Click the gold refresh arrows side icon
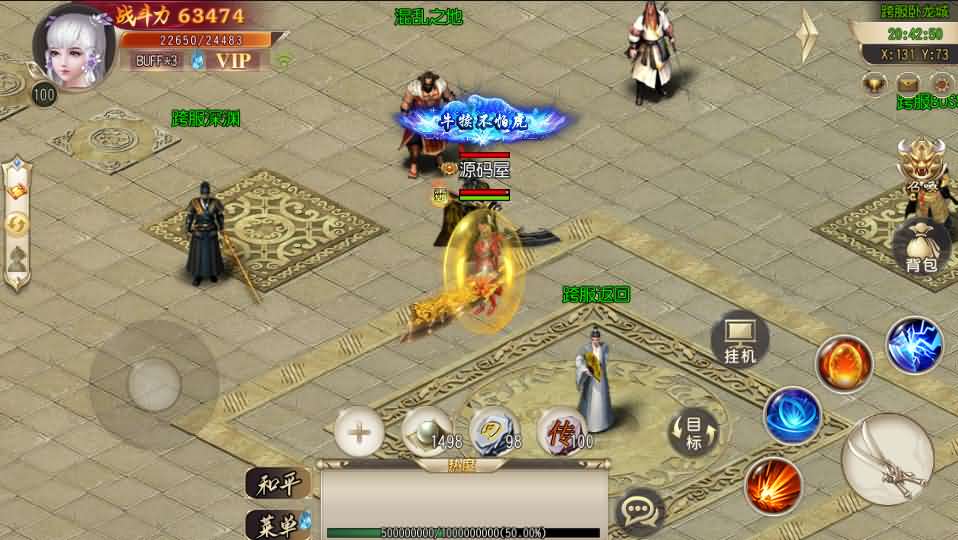Screen dimensions: 958x540 point(18,225)
